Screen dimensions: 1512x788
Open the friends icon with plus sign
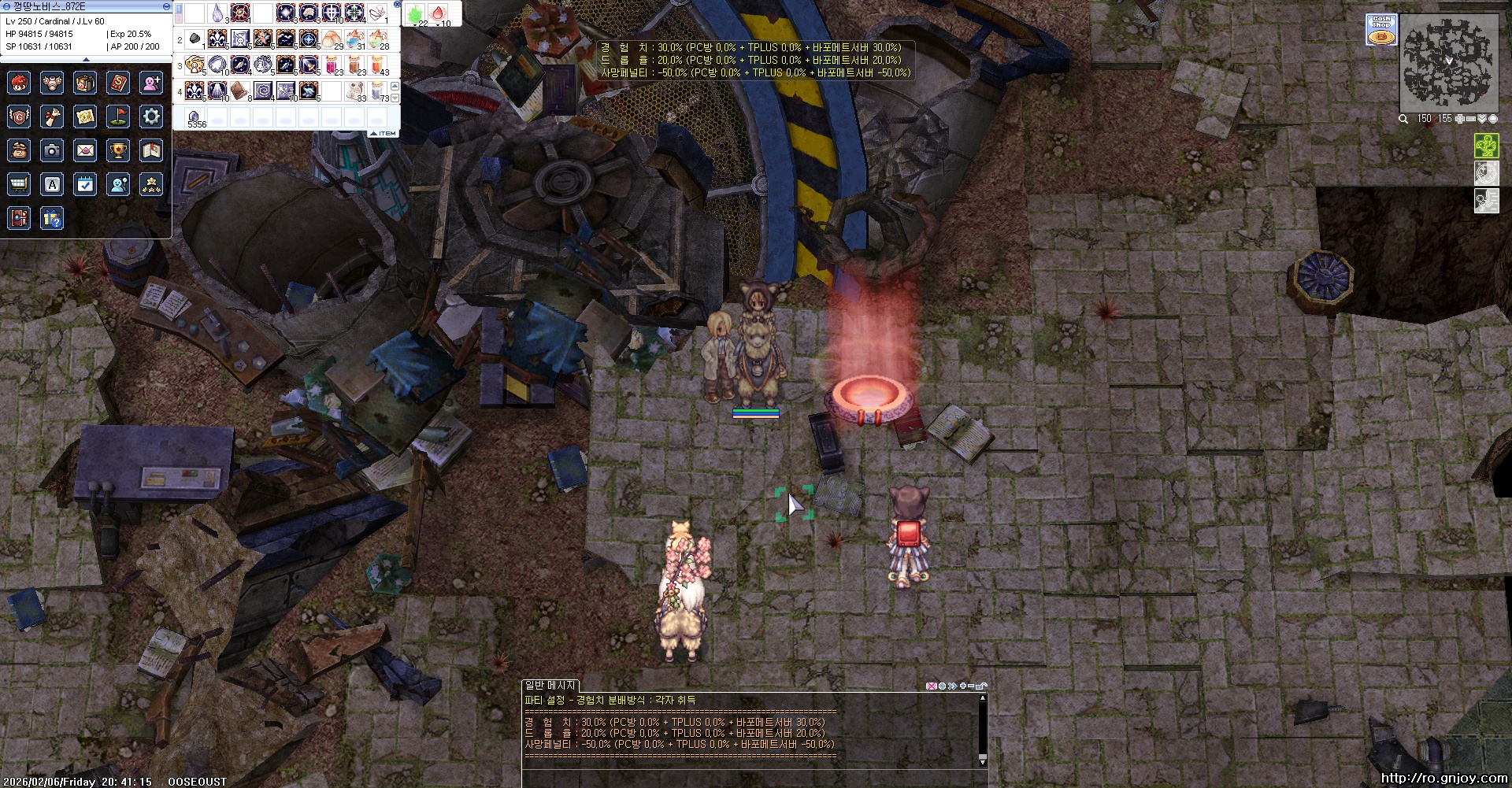pos(151,83)
